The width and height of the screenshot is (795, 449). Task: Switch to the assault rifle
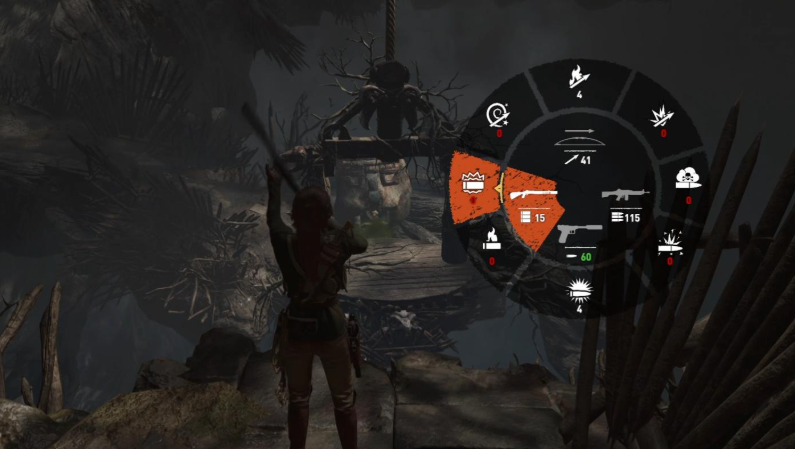point(626,200)
